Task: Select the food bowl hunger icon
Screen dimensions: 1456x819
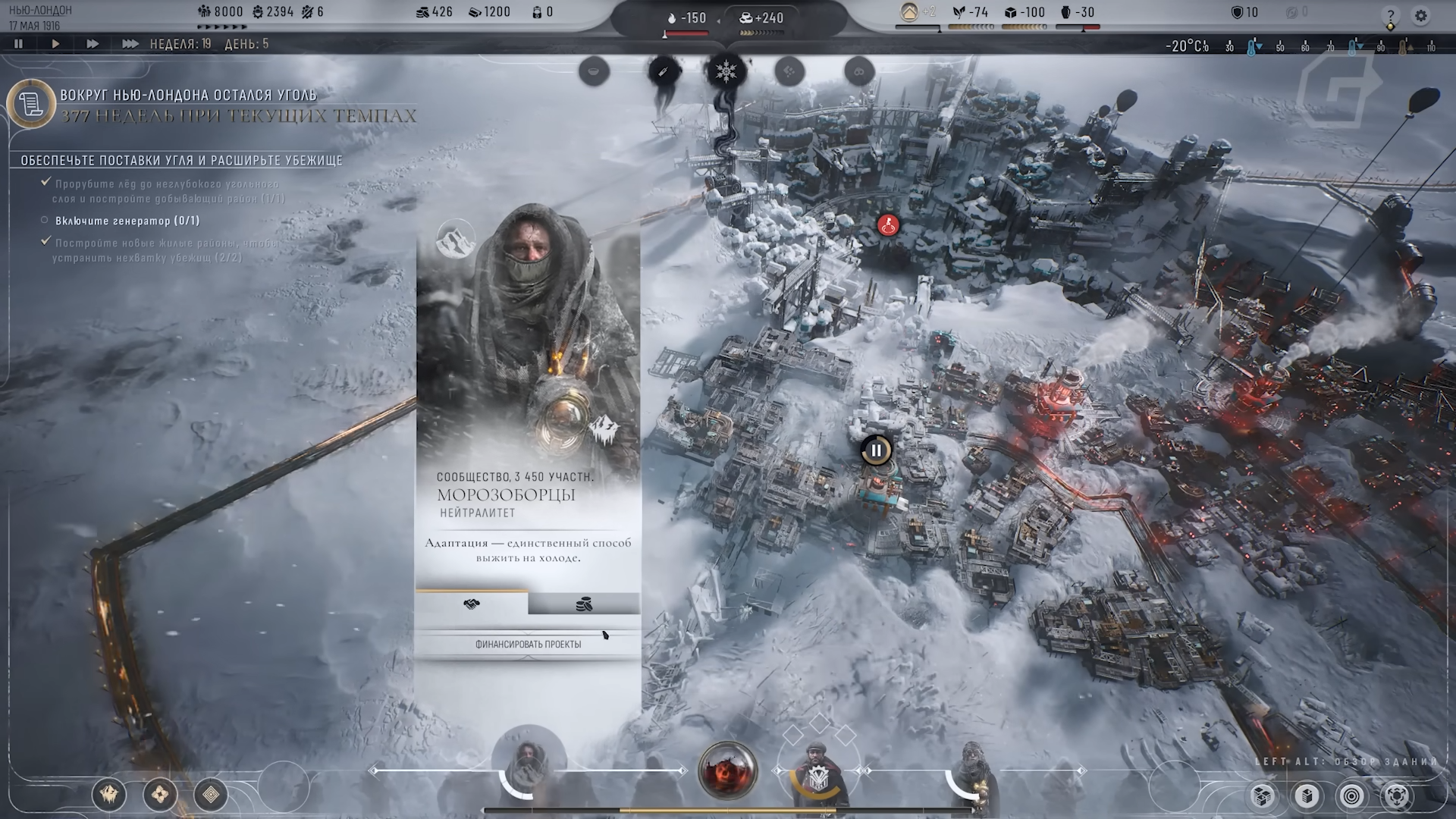Action: pyautogui.click(x=594, y=72)
